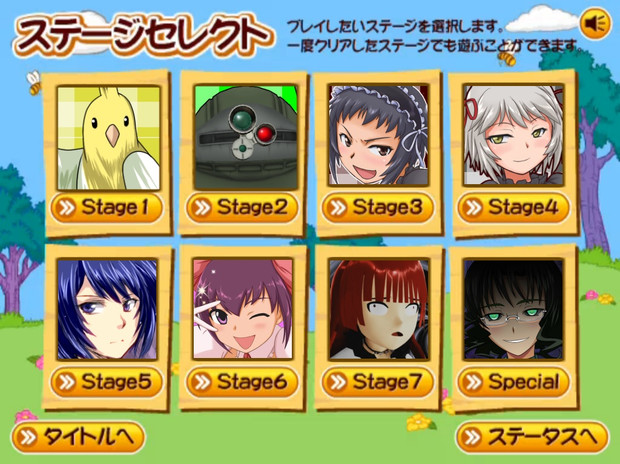The image size is (620, 464).
Task: Choose the red-haired girl portrait
Action: pyautogui.click(x=377, y=309)
